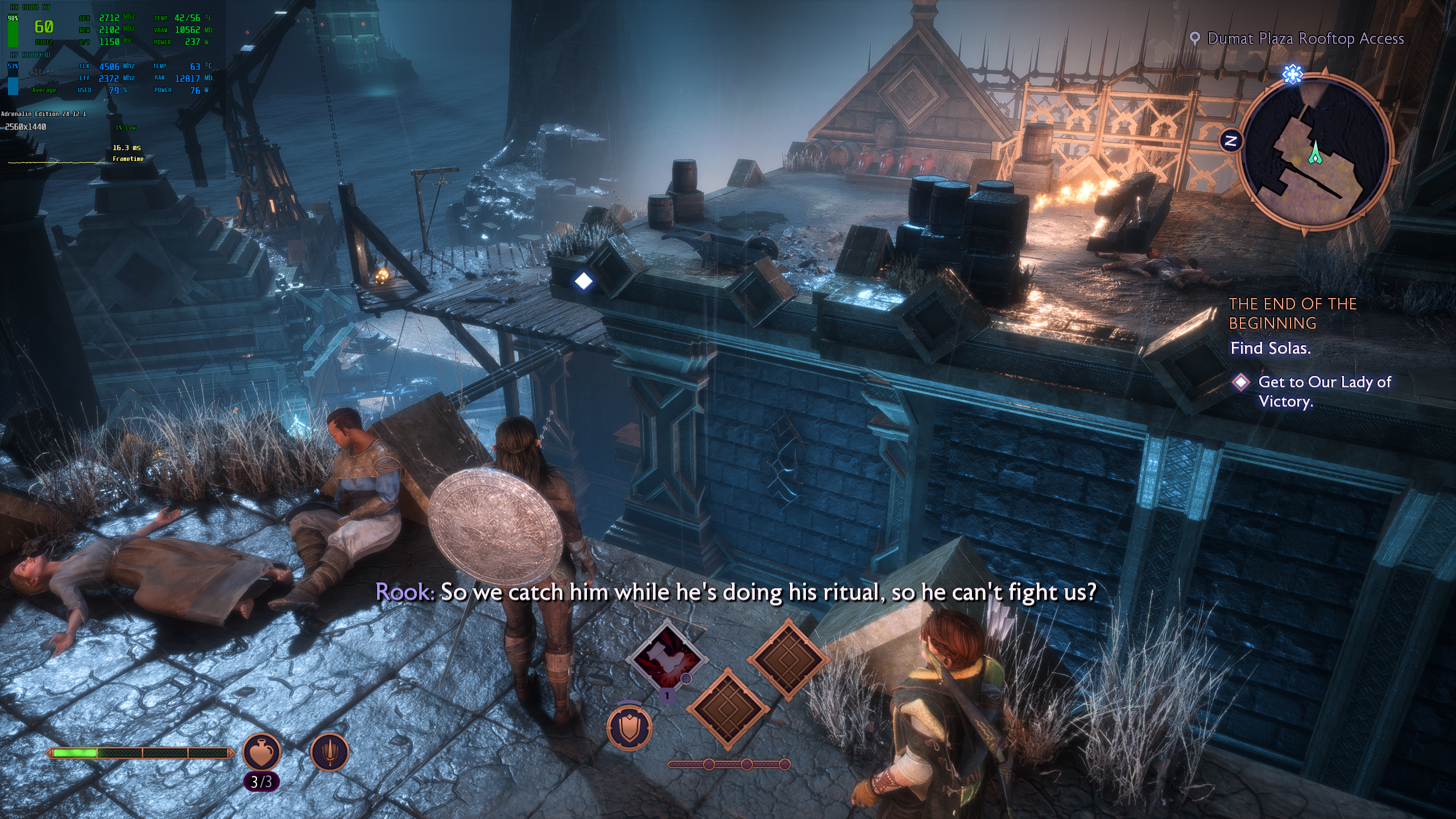This screenshot has height=819, width=1456.
Task: Select the shield icon beside the ability diamonds
Action: point(629,728)
